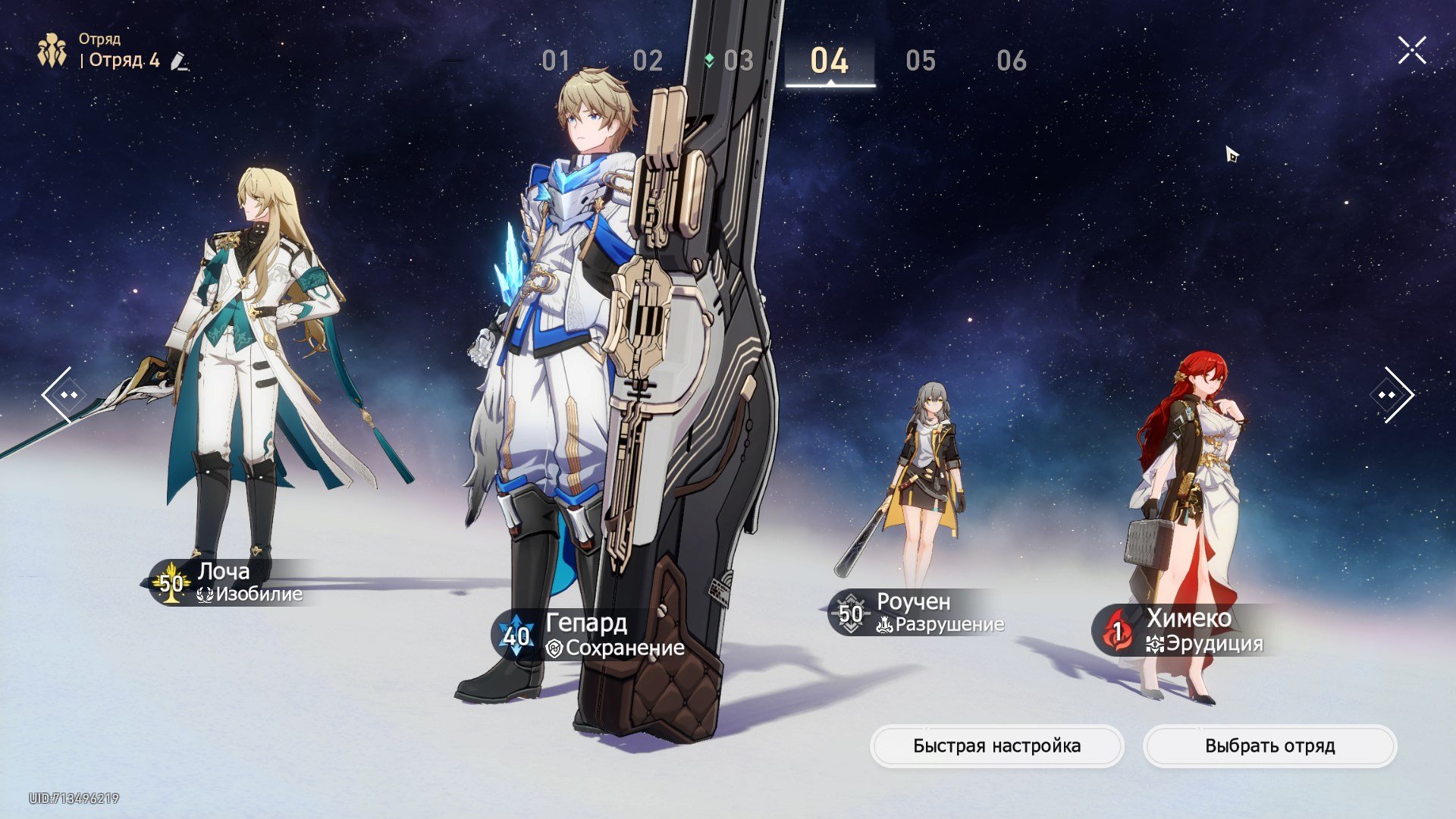Rename team using the pencil icon

coord(179,61)
